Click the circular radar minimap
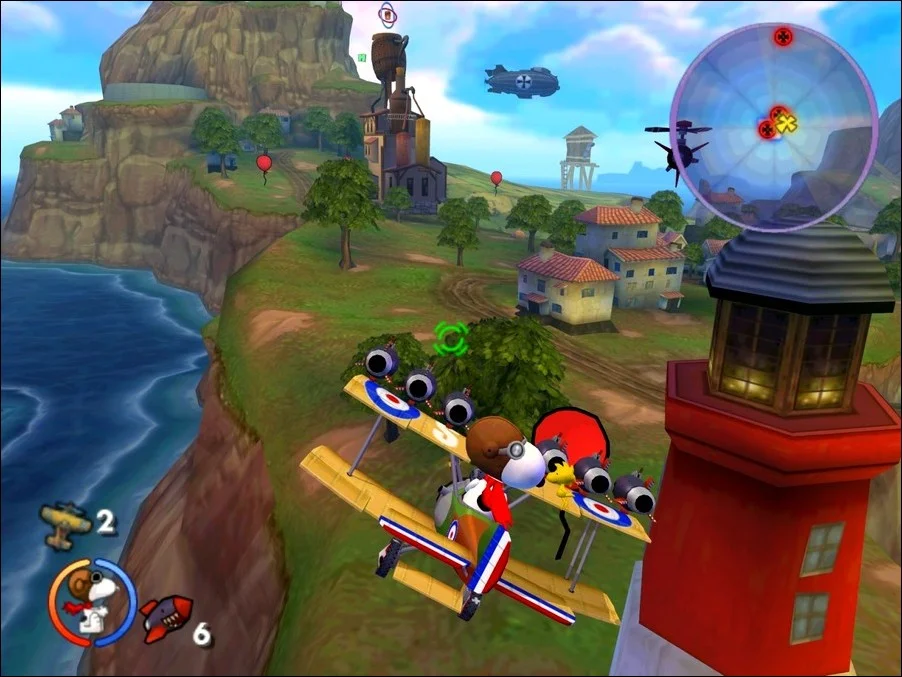 coord(771,125)
